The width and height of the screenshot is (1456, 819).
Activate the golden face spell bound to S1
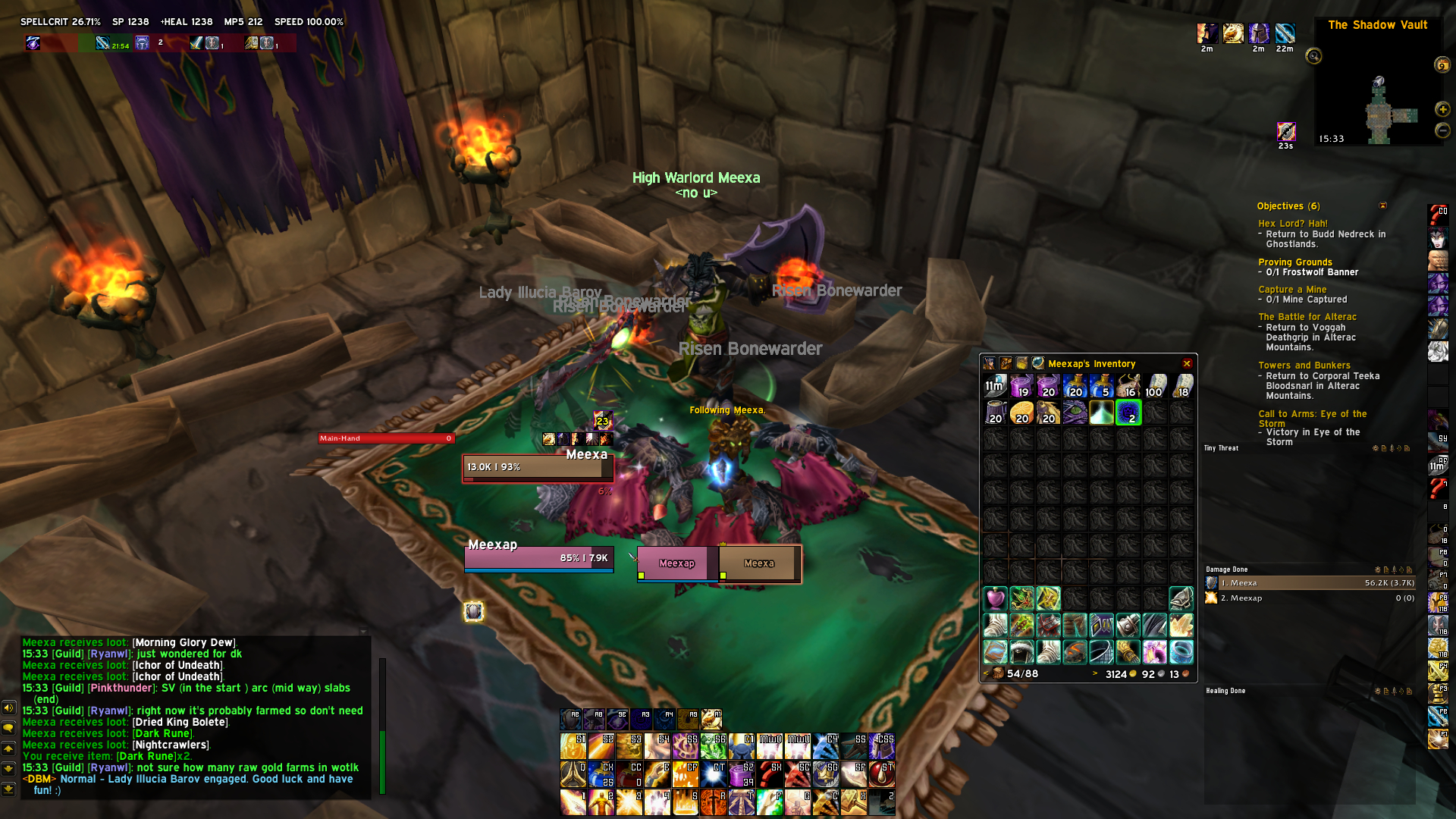click(573, 746)
